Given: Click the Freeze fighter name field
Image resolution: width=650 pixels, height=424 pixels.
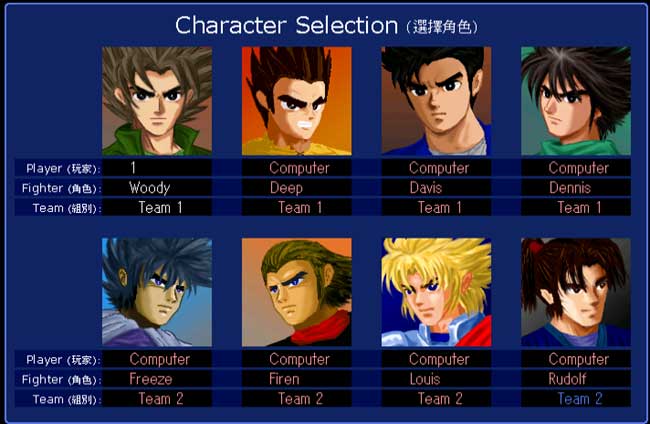Looking at the screenshot, I should (x=157, y=379).
